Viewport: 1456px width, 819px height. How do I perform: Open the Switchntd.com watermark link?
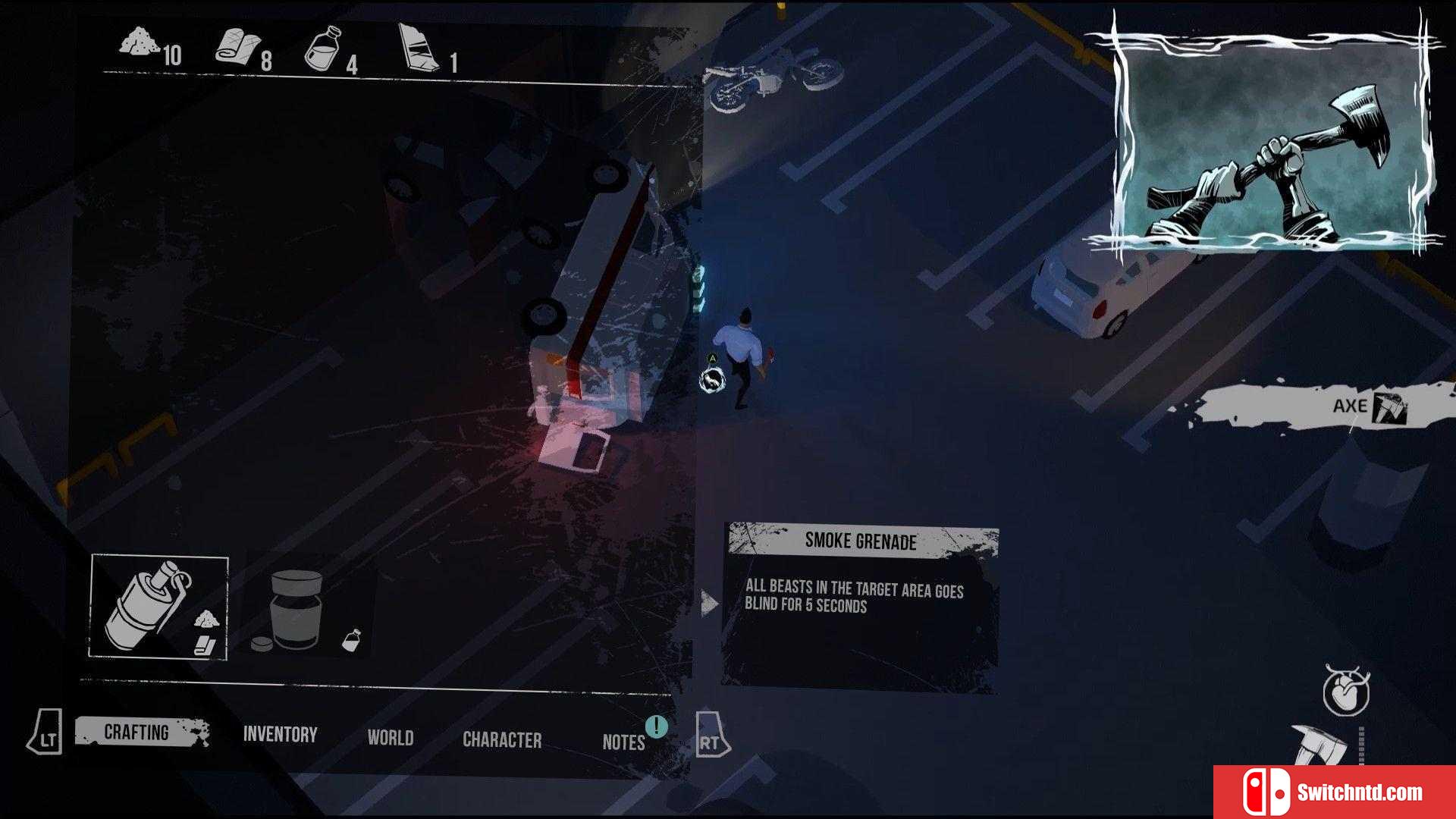pos(1335,792)
